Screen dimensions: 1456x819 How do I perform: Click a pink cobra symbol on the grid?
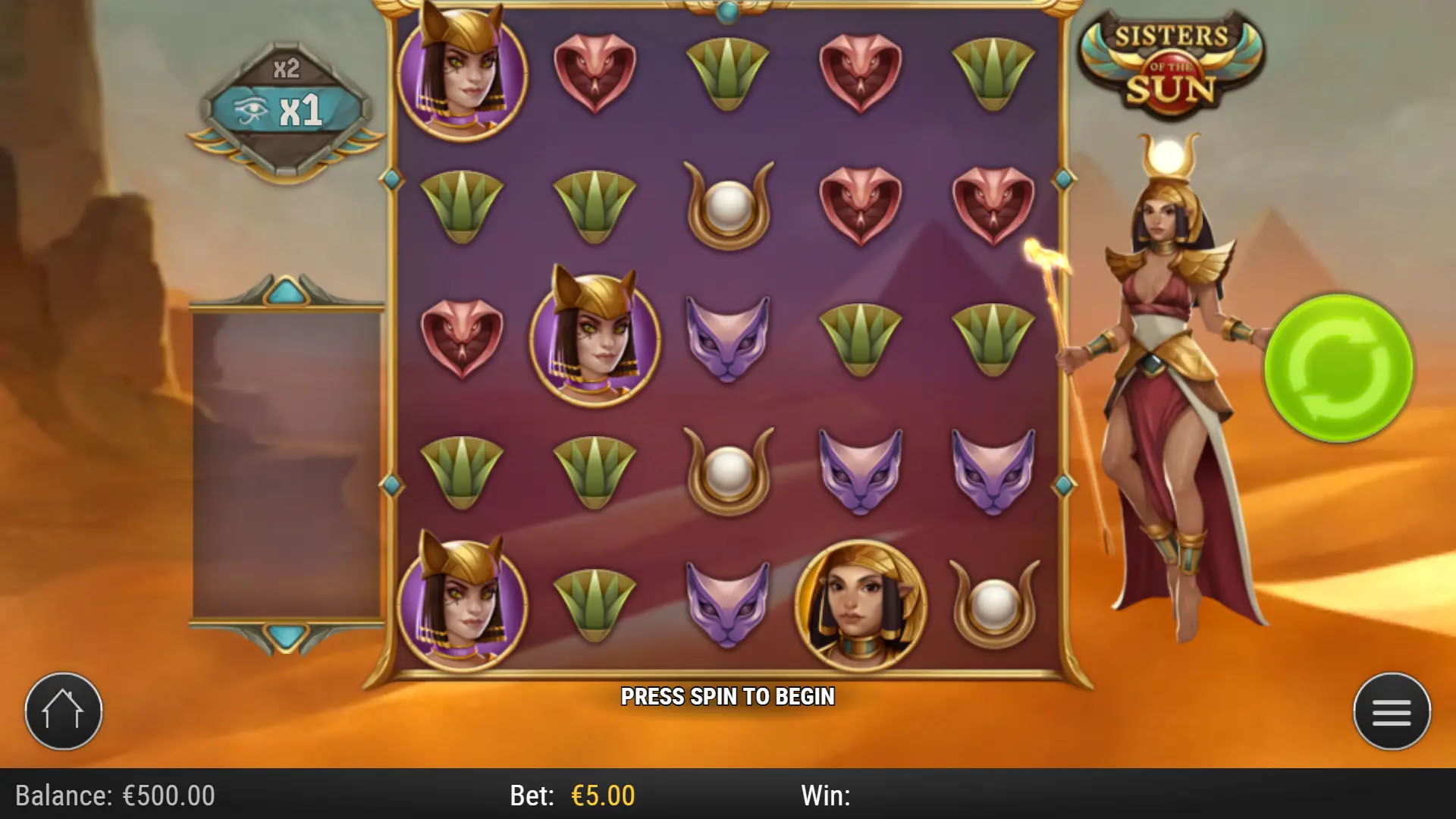597,72
